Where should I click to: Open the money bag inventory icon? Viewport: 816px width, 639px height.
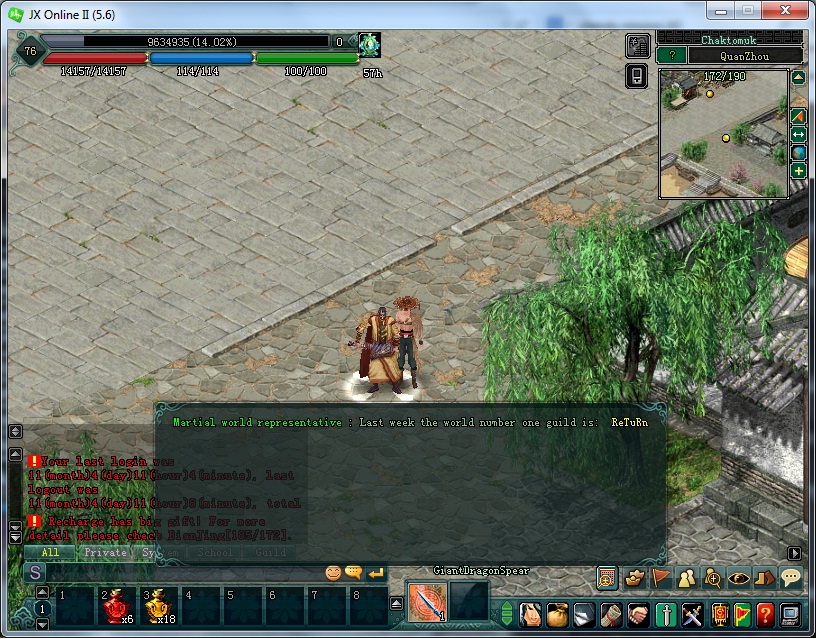click(x=557, y=613)
